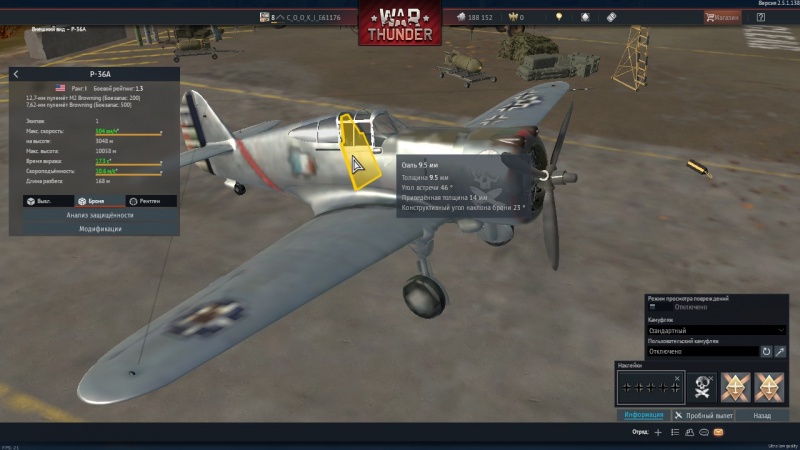
Task: Select the row-of-crosses decal slot
Action: pyautogui.click(x=649, y=385)
